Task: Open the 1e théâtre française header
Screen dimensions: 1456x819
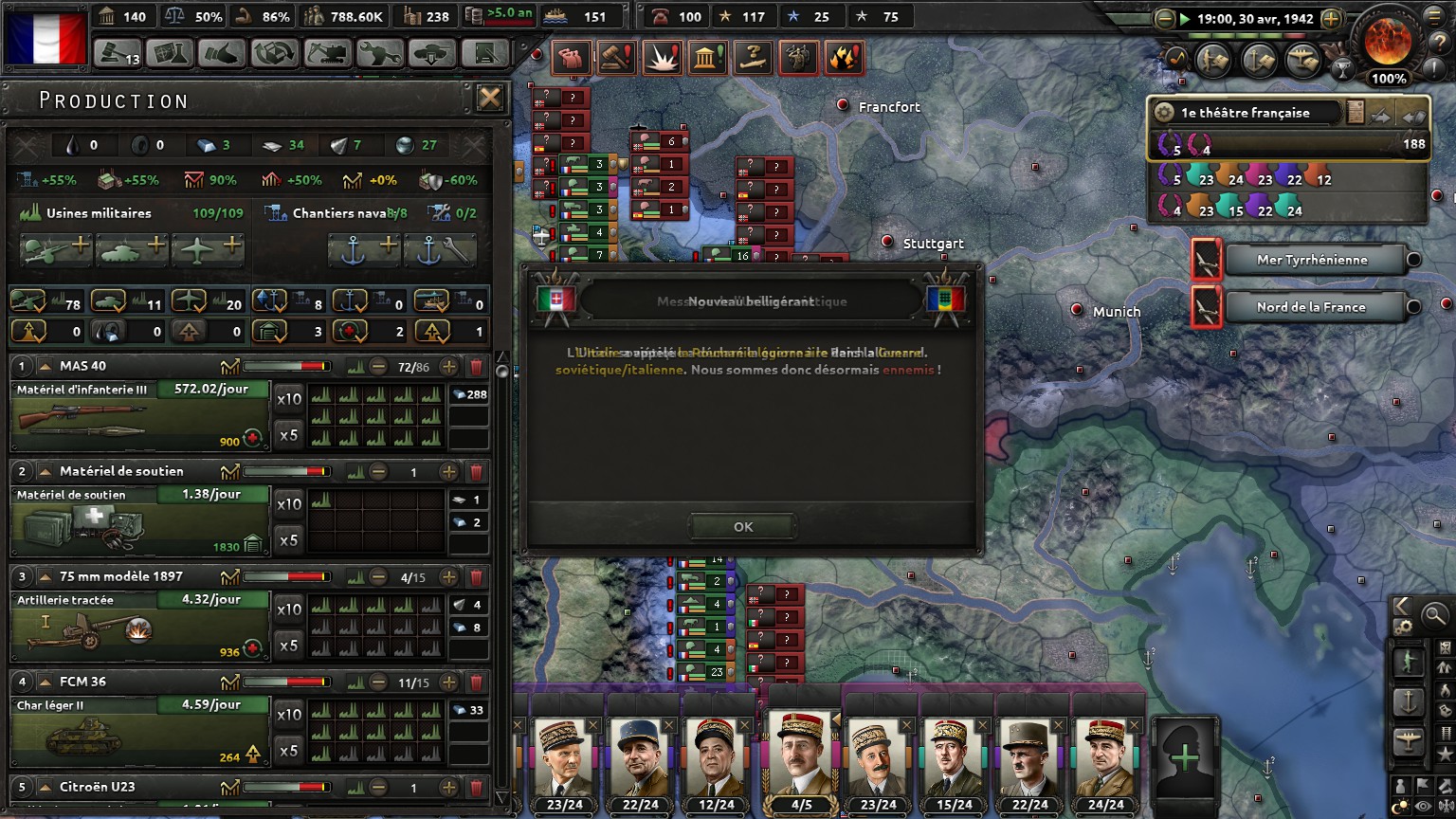Action: [x=1246, y=113]
